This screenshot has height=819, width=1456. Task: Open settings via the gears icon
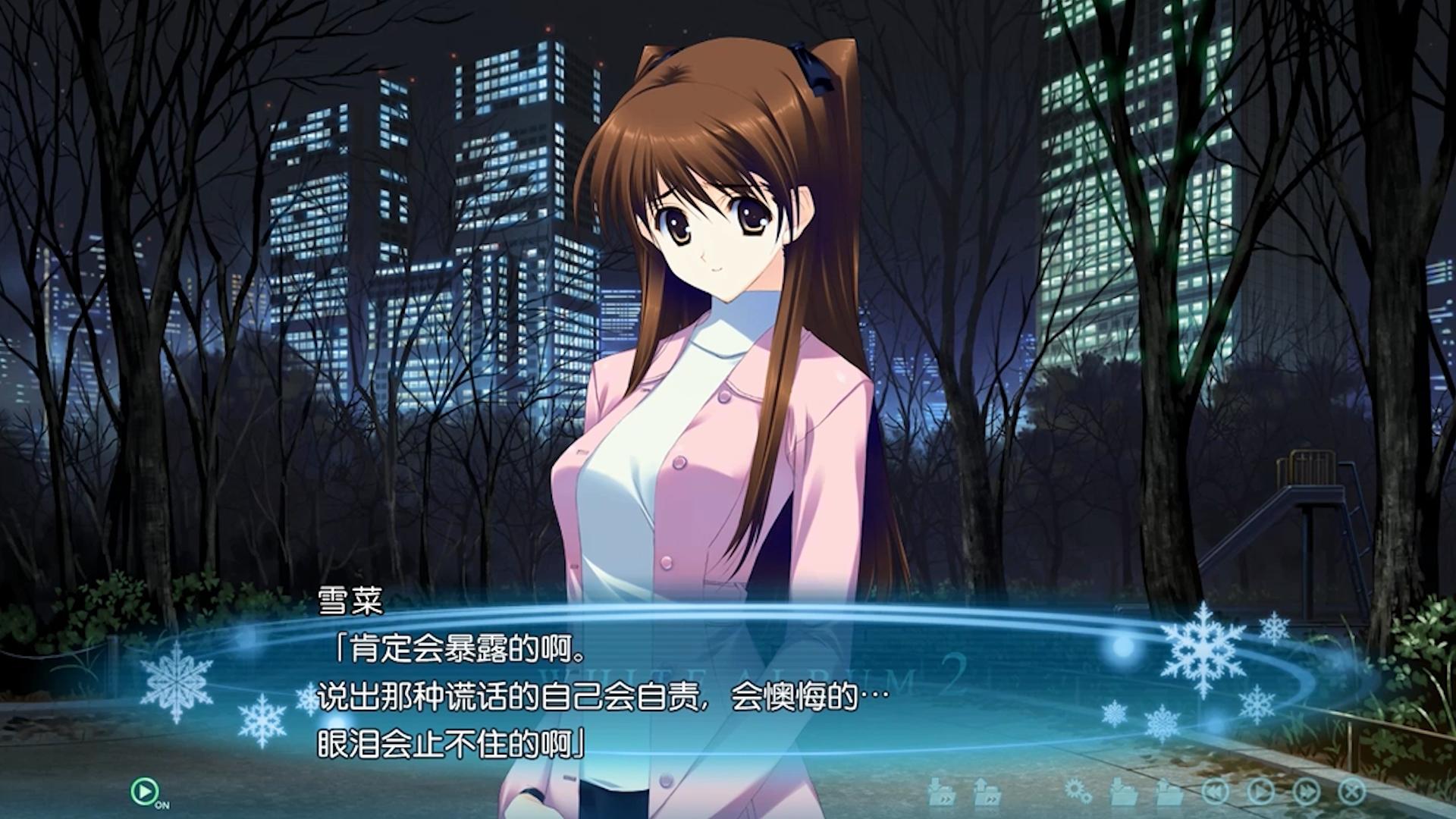[x=1078, y=792]
